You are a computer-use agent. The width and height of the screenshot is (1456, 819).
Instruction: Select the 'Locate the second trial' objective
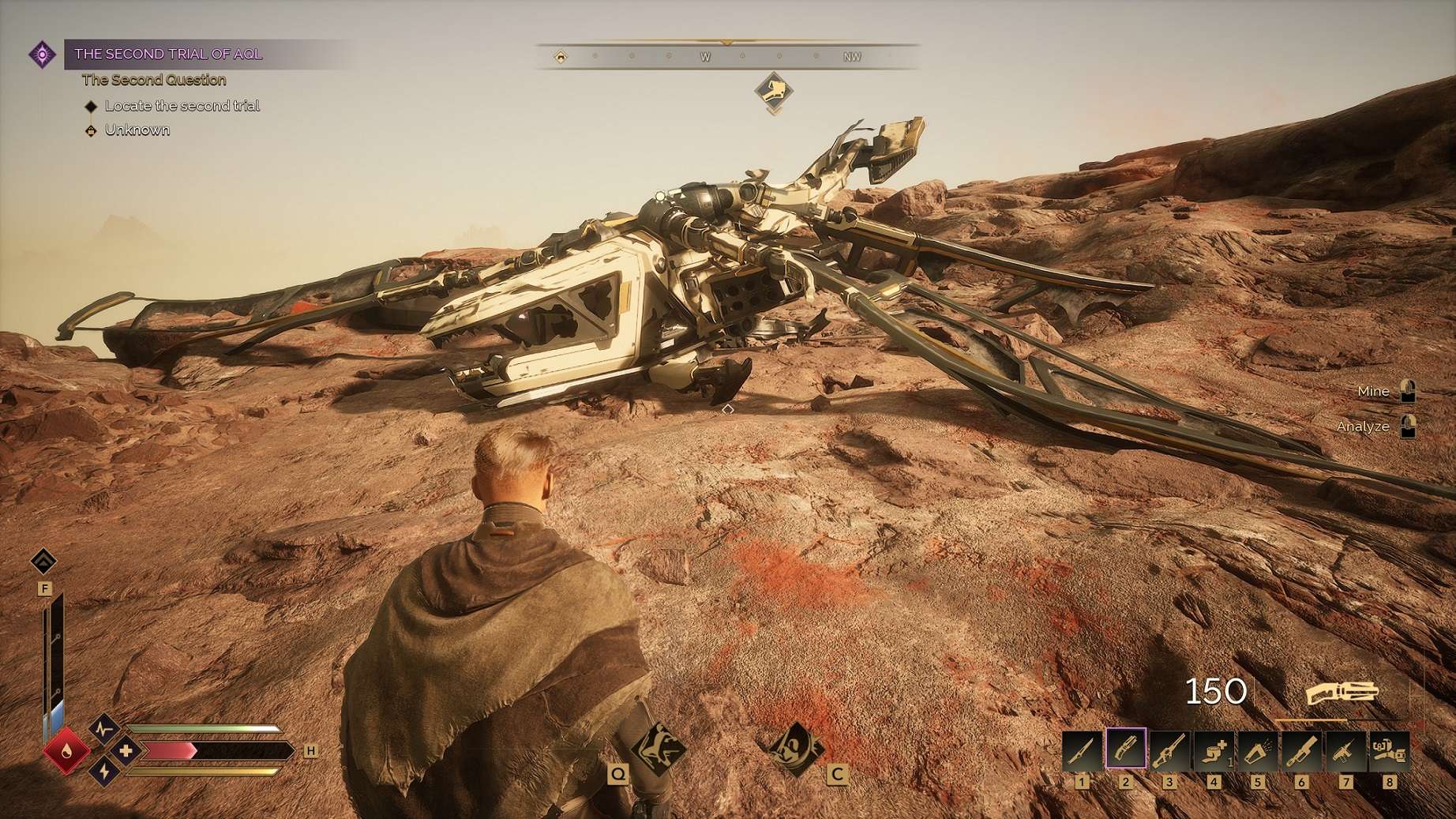(182, 106)
